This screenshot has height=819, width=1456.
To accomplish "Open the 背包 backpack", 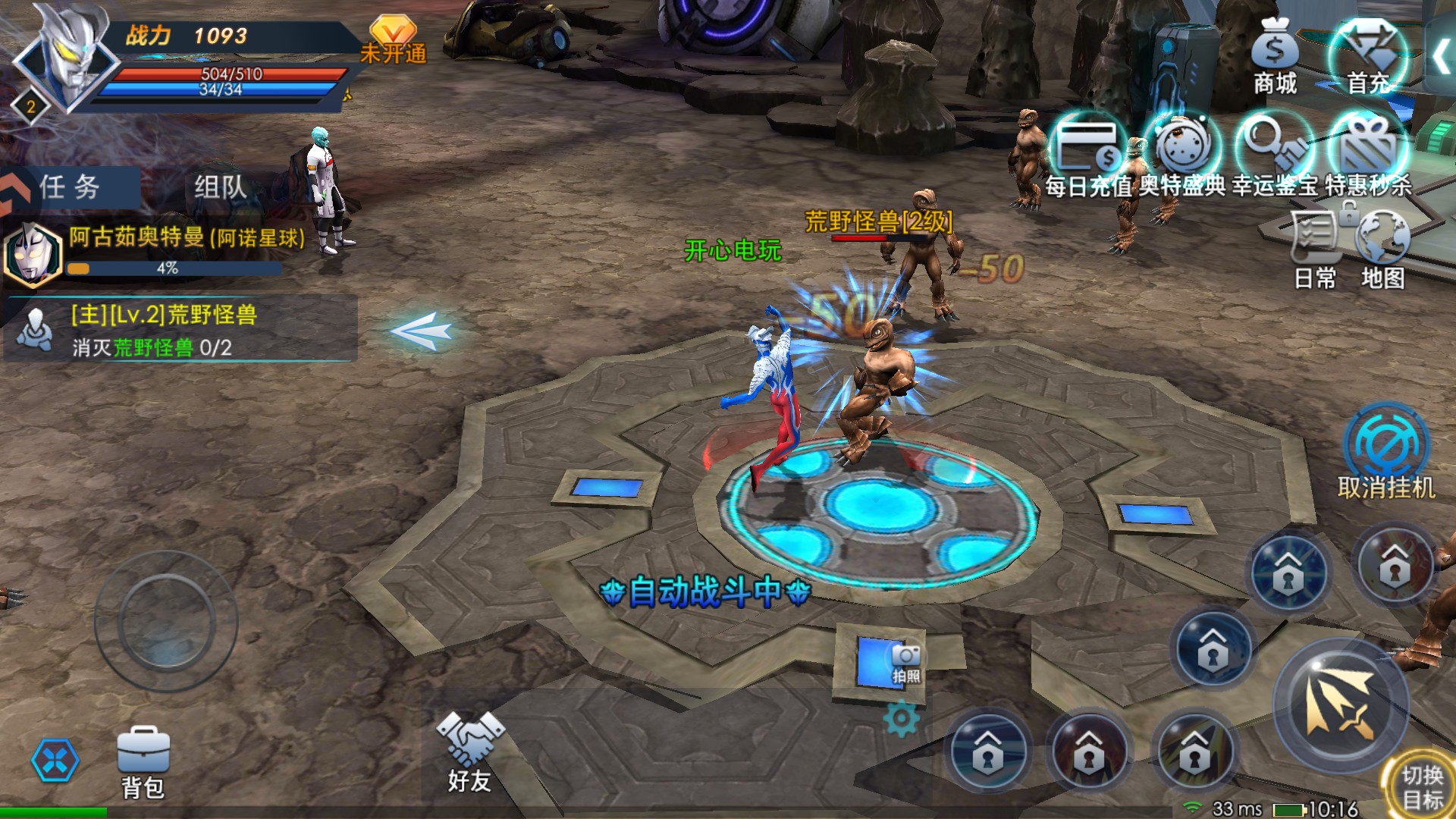I will pyautogui.click(x=143, y=762).
